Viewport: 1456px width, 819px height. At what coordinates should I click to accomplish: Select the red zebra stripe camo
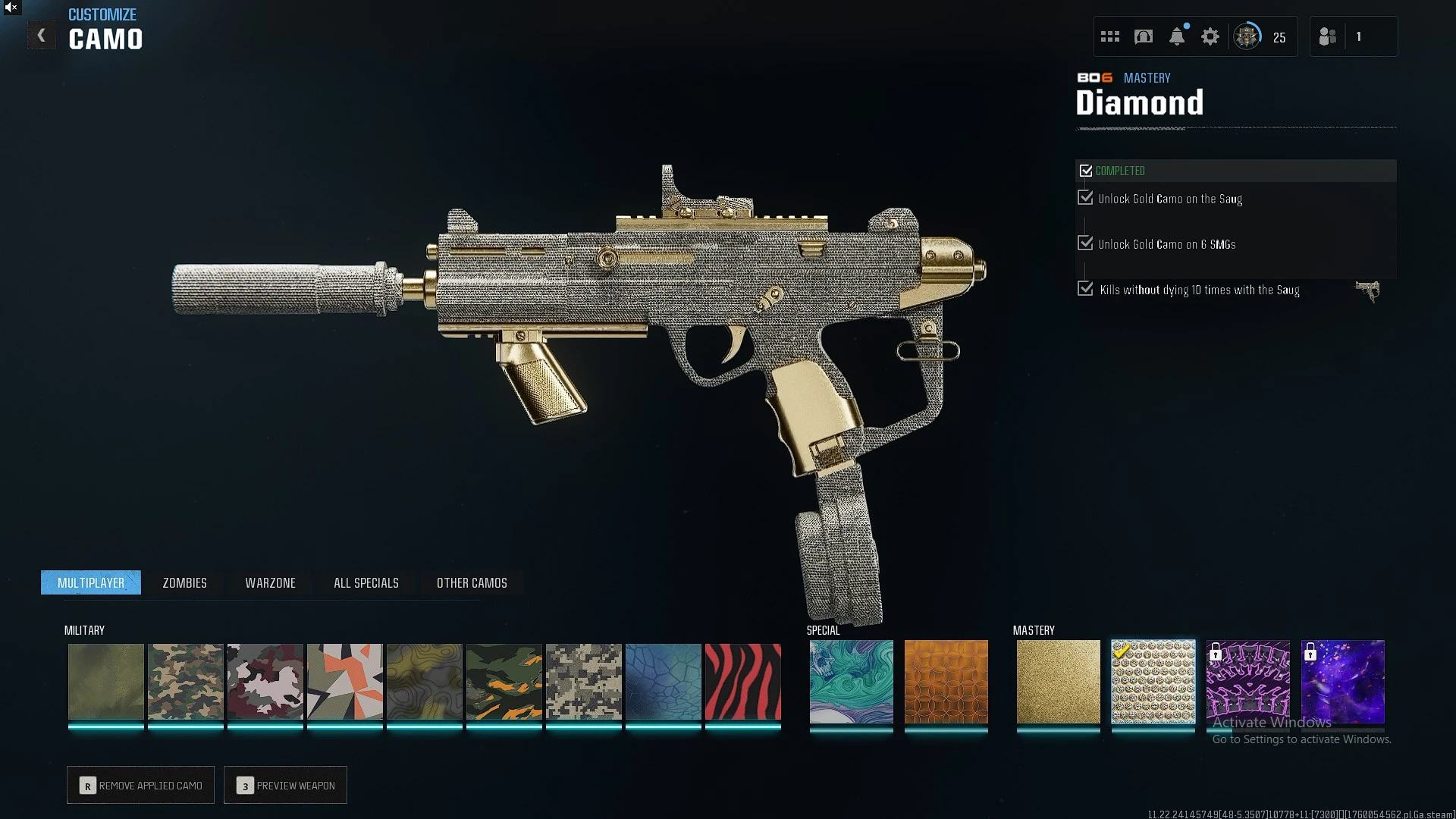point(742,682)
